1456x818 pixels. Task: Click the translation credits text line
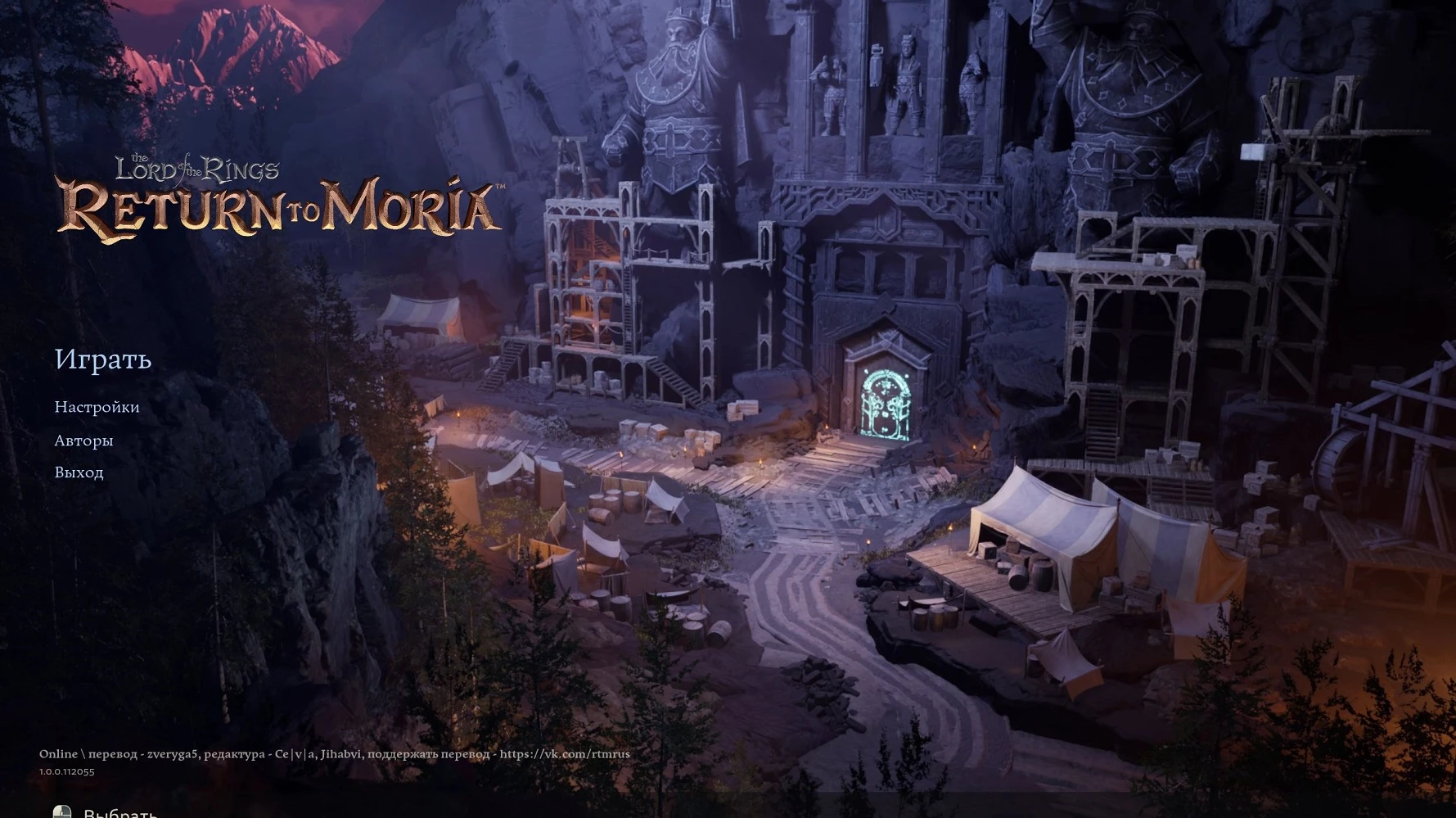[336, 752]
